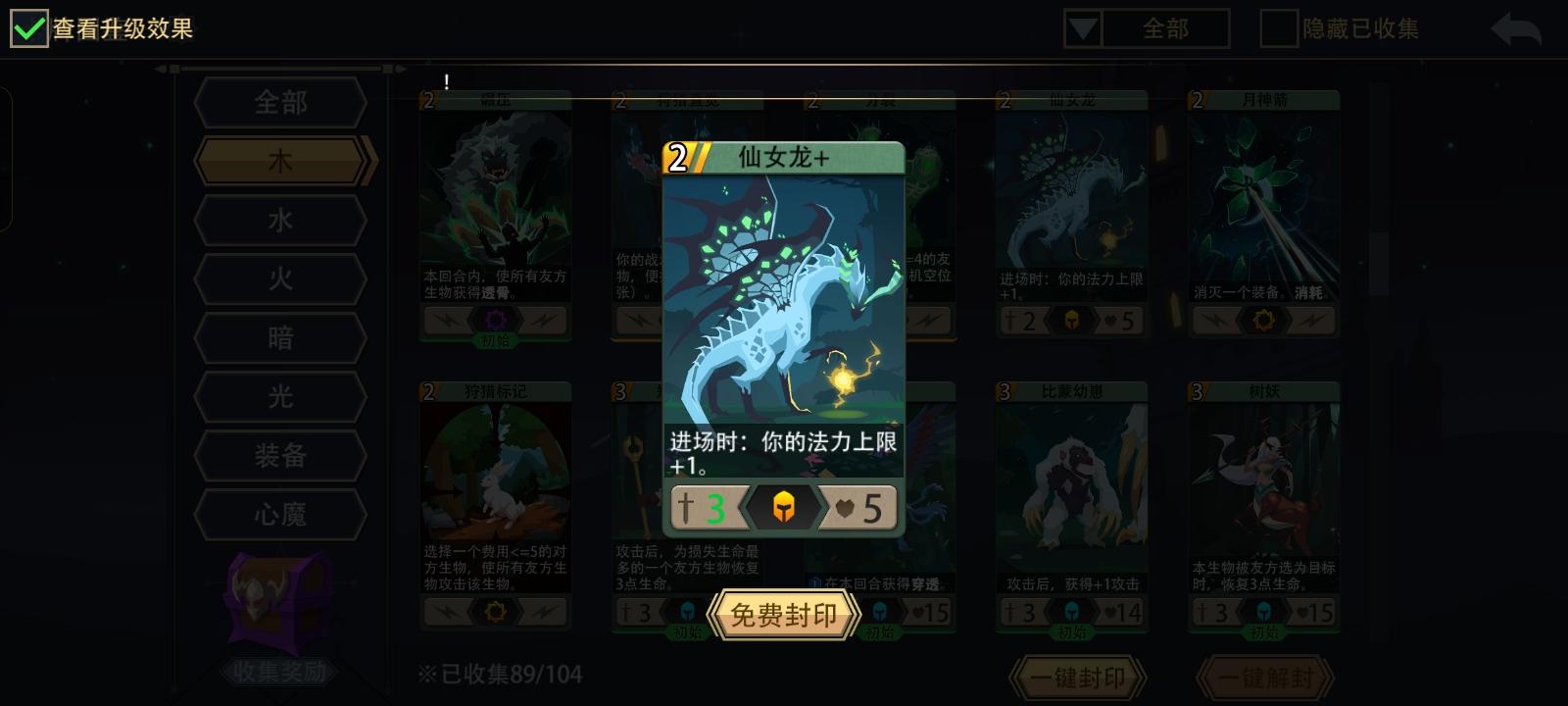Click the horizontal scroll indicator above the cards
Screen dimensions: 1568x706
[x=284, y=70]
